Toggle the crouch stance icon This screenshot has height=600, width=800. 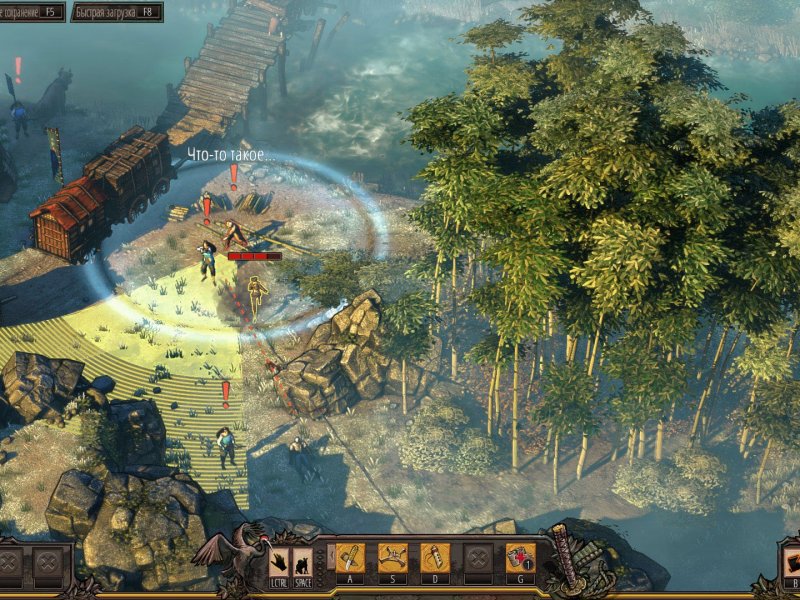[x=301, y=561]
